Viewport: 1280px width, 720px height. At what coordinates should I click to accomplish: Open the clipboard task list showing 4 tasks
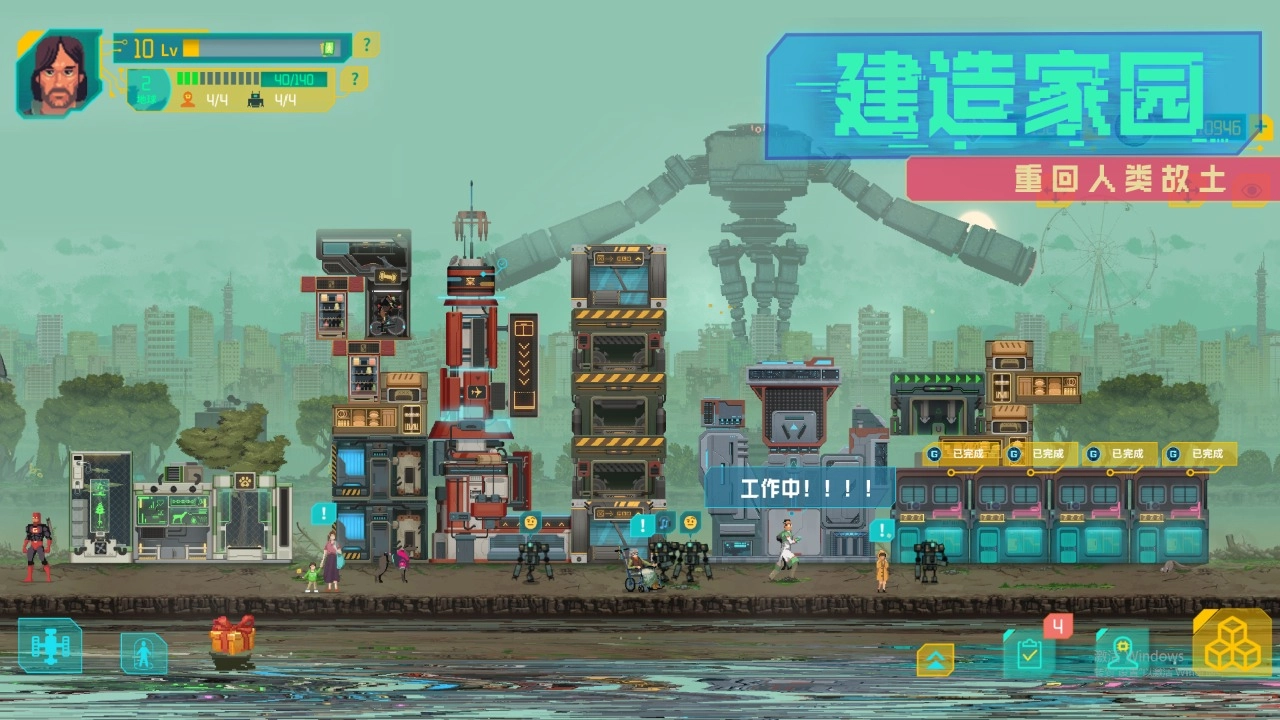pos(1030,655)
